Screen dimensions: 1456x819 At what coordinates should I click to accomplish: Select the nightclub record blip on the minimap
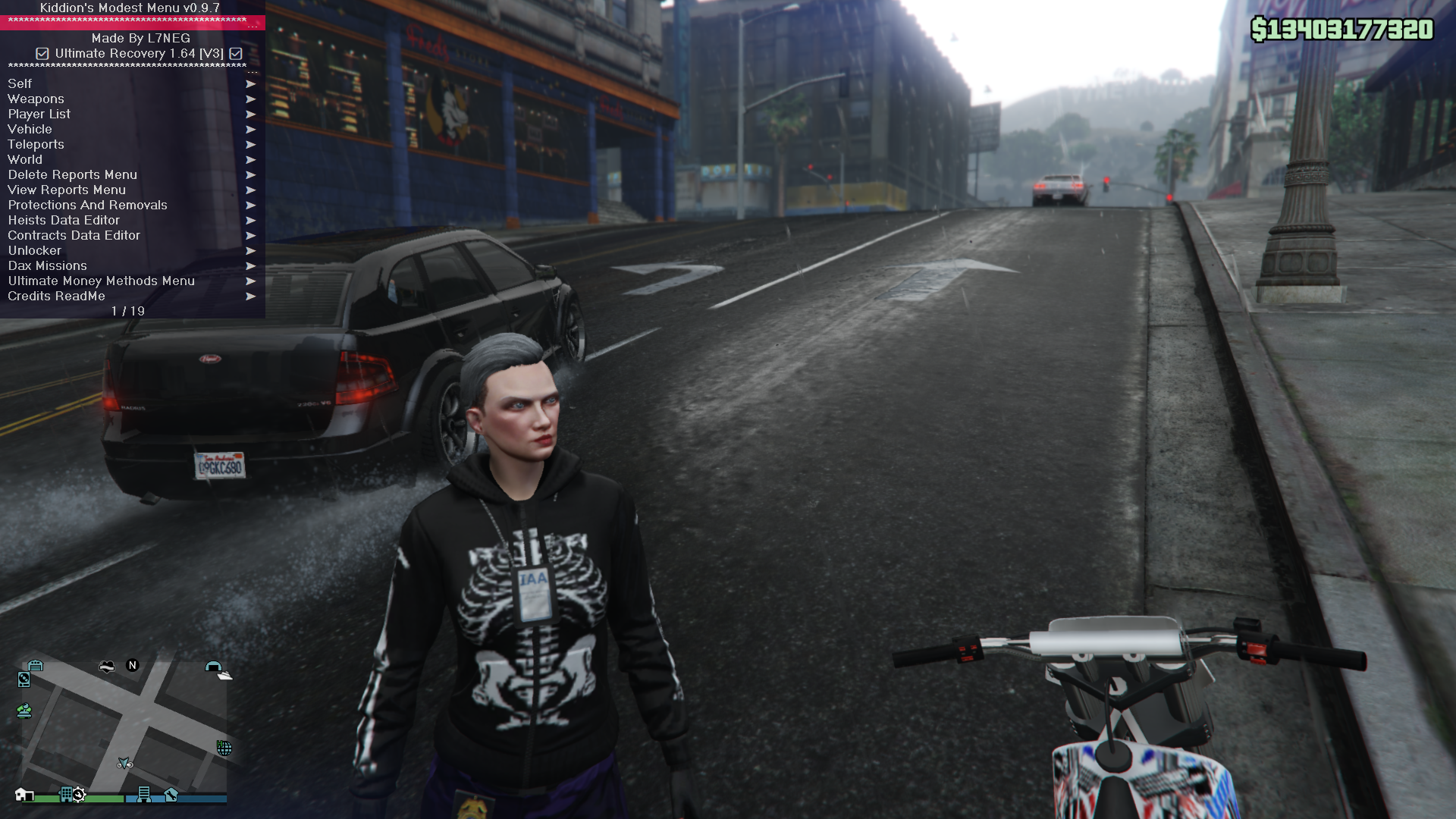tap(24, 680)
